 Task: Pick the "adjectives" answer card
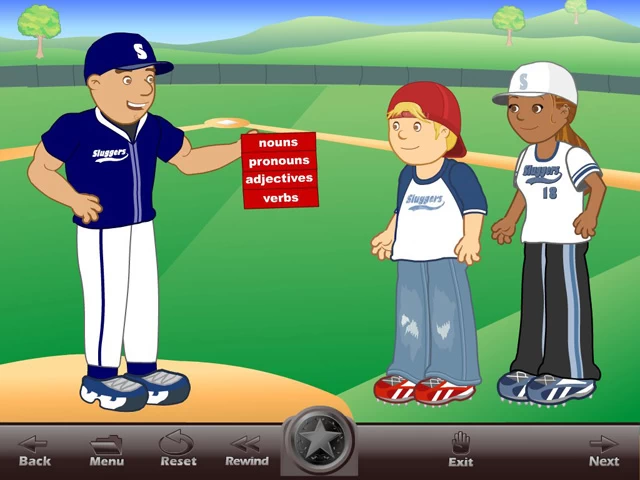[279, 179]
